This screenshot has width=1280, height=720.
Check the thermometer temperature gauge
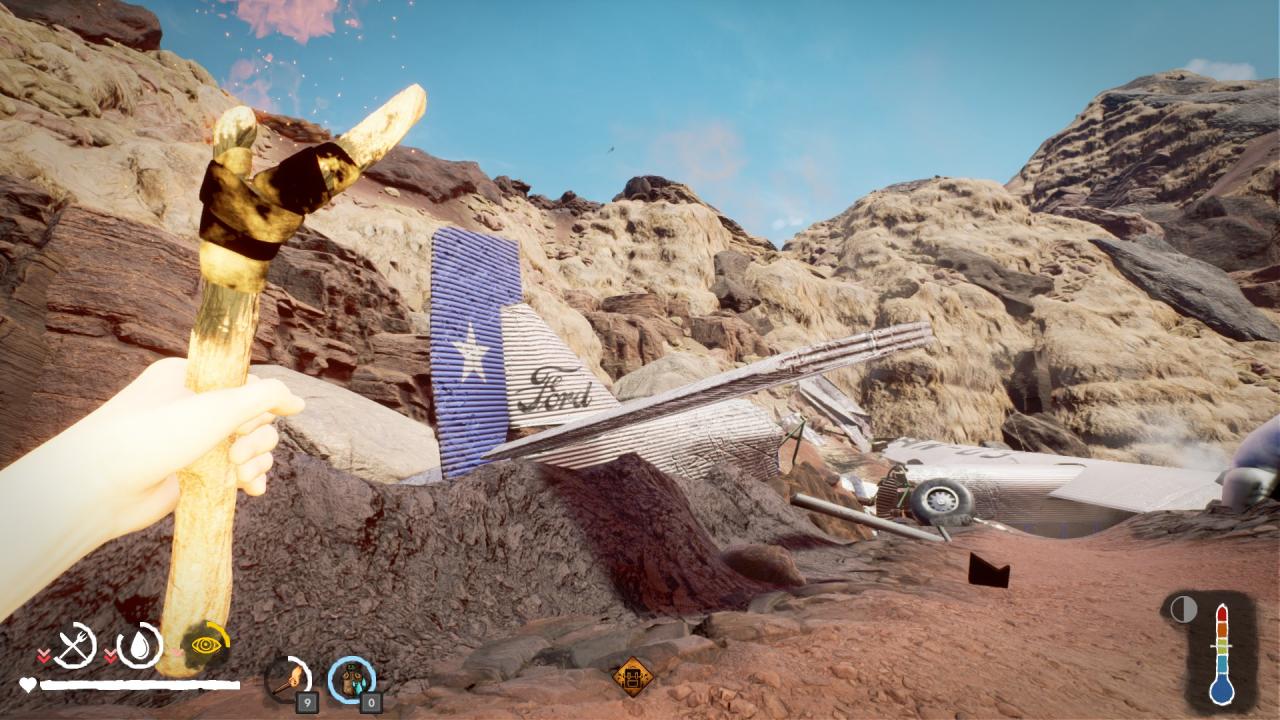pos(1221,654)
